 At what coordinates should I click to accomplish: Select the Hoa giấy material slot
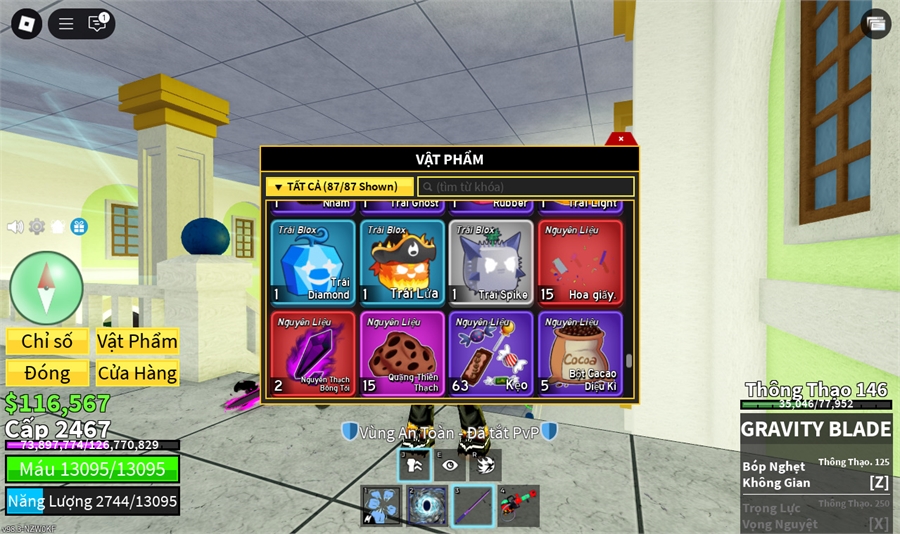click(x=580, y=262)
